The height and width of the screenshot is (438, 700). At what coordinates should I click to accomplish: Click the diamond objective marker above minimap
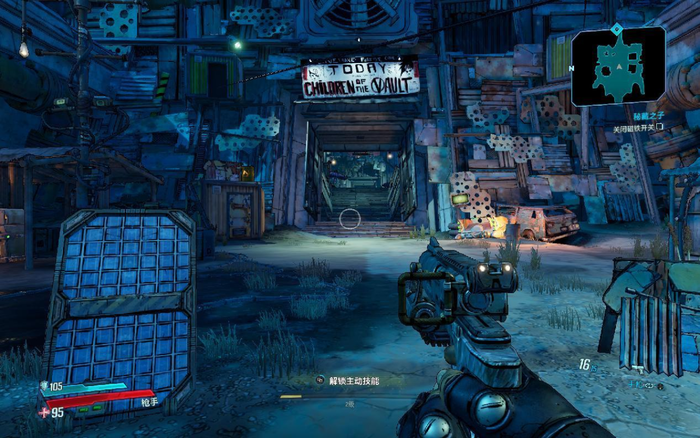coord(618,28)
